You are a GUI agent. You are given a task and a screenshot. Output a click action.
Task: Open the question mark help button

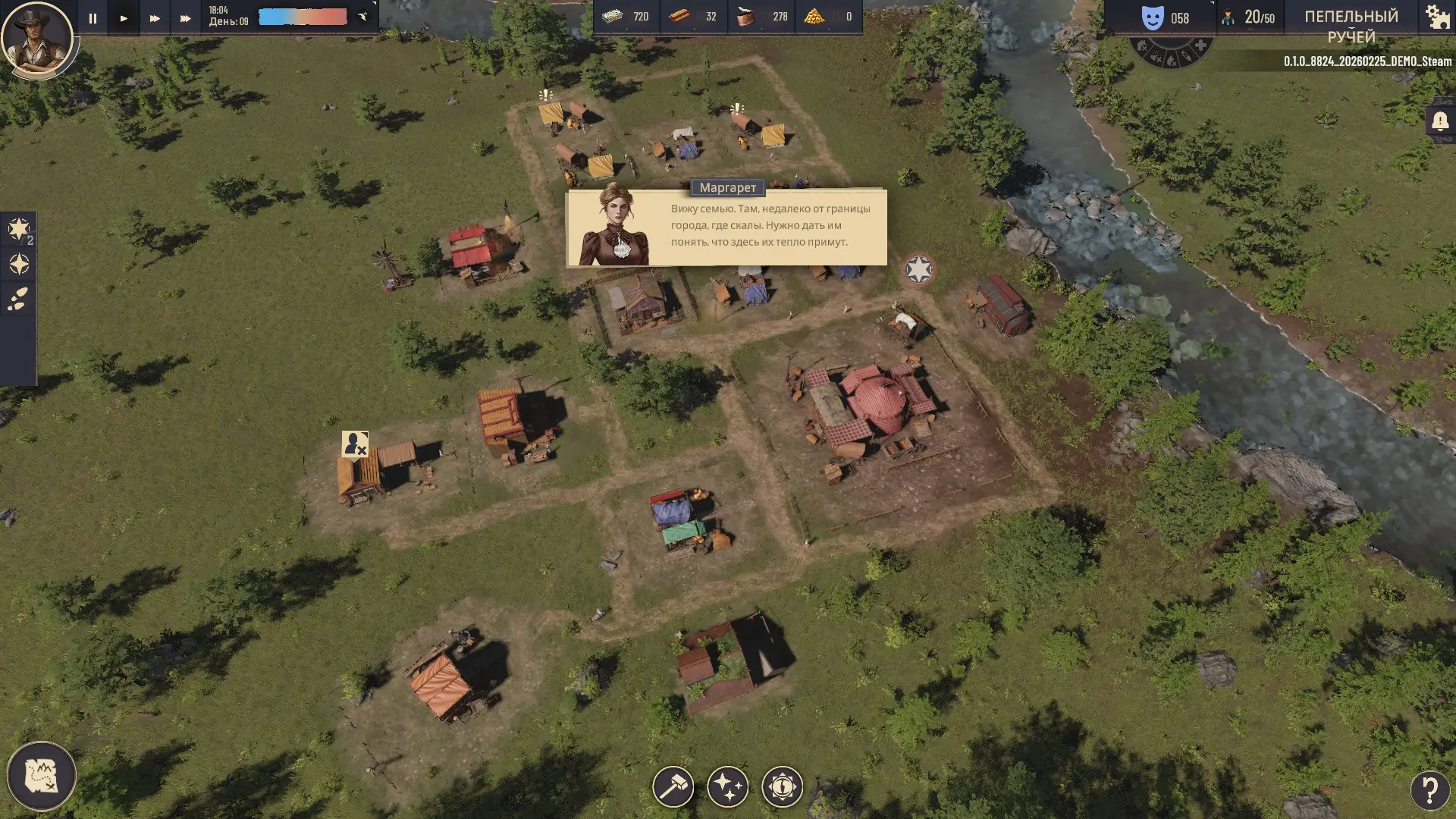click(x=1429, y=790)
